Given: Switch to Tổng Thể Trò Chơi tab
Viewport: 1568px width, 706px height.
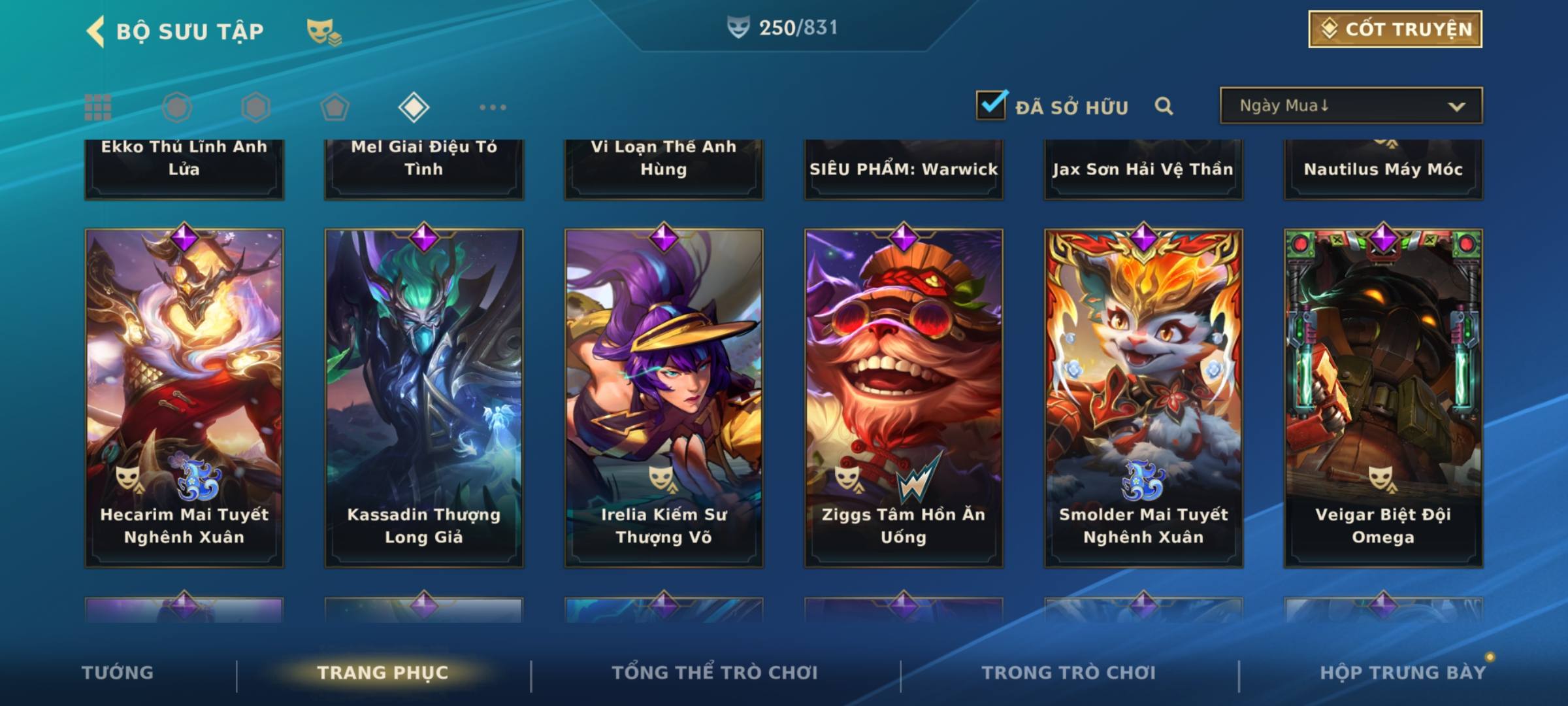Looking at the screenshot, I should 715,673.
